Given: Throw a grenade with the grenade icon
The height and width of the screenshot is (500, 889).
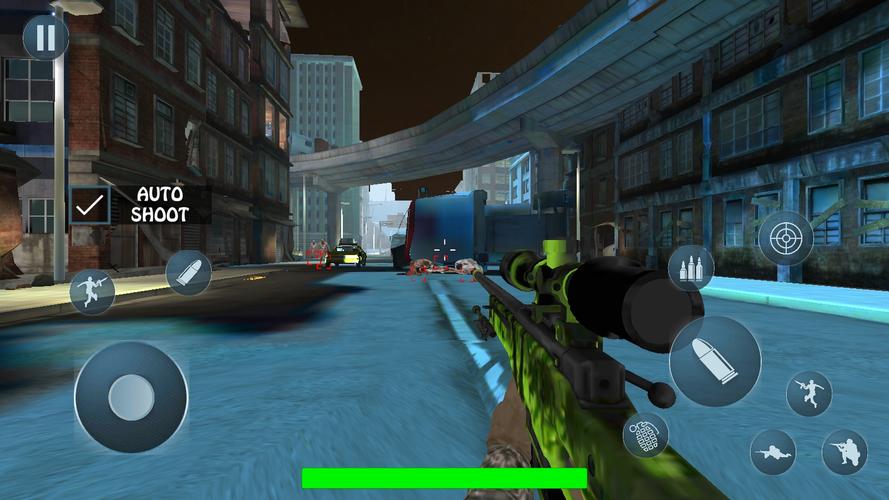Looking at the screenshot, I should (x=645, y=435).
